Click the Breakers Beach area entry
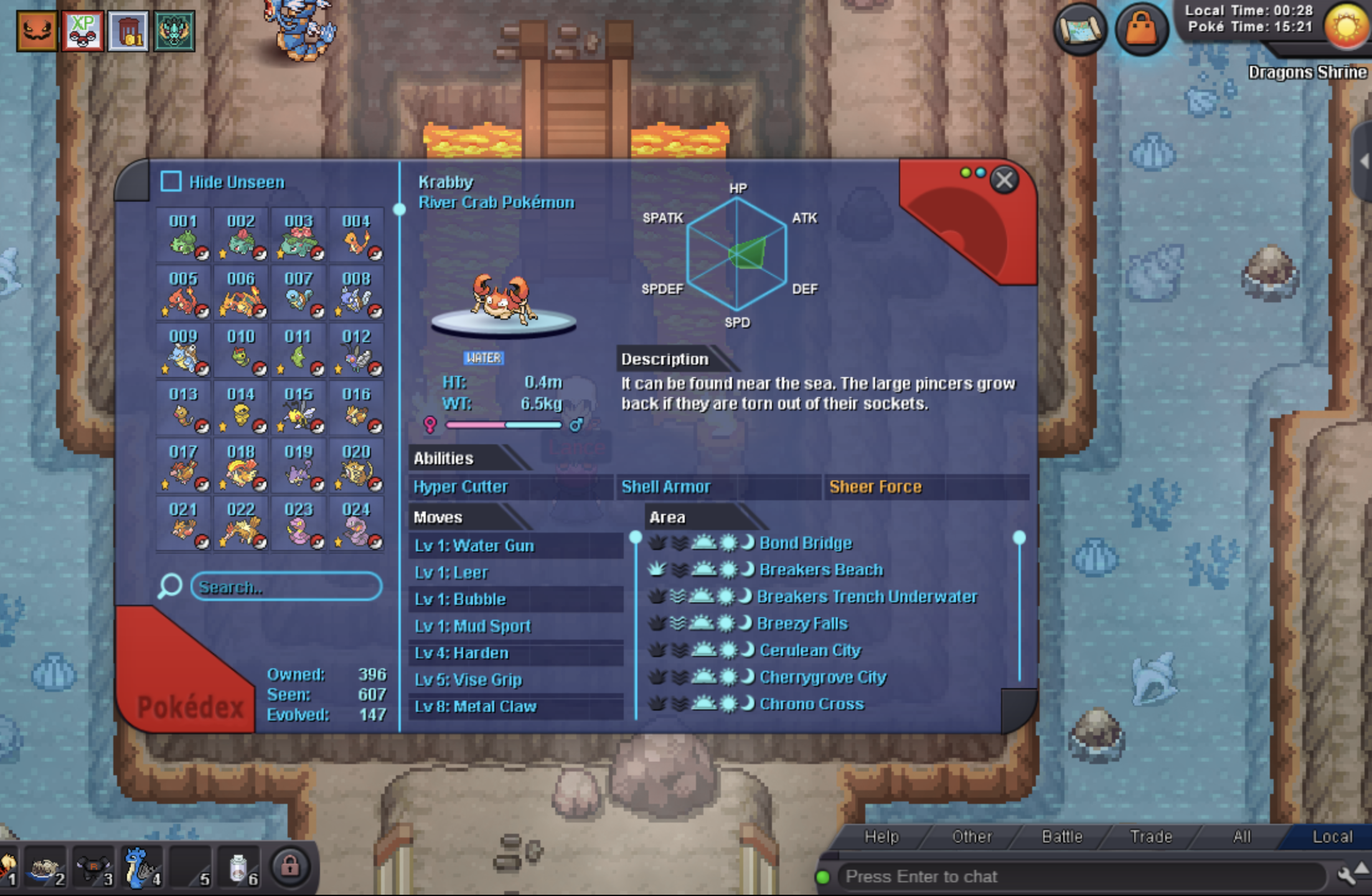Screen dimensions: 1372x896 [x=821, y=570]
